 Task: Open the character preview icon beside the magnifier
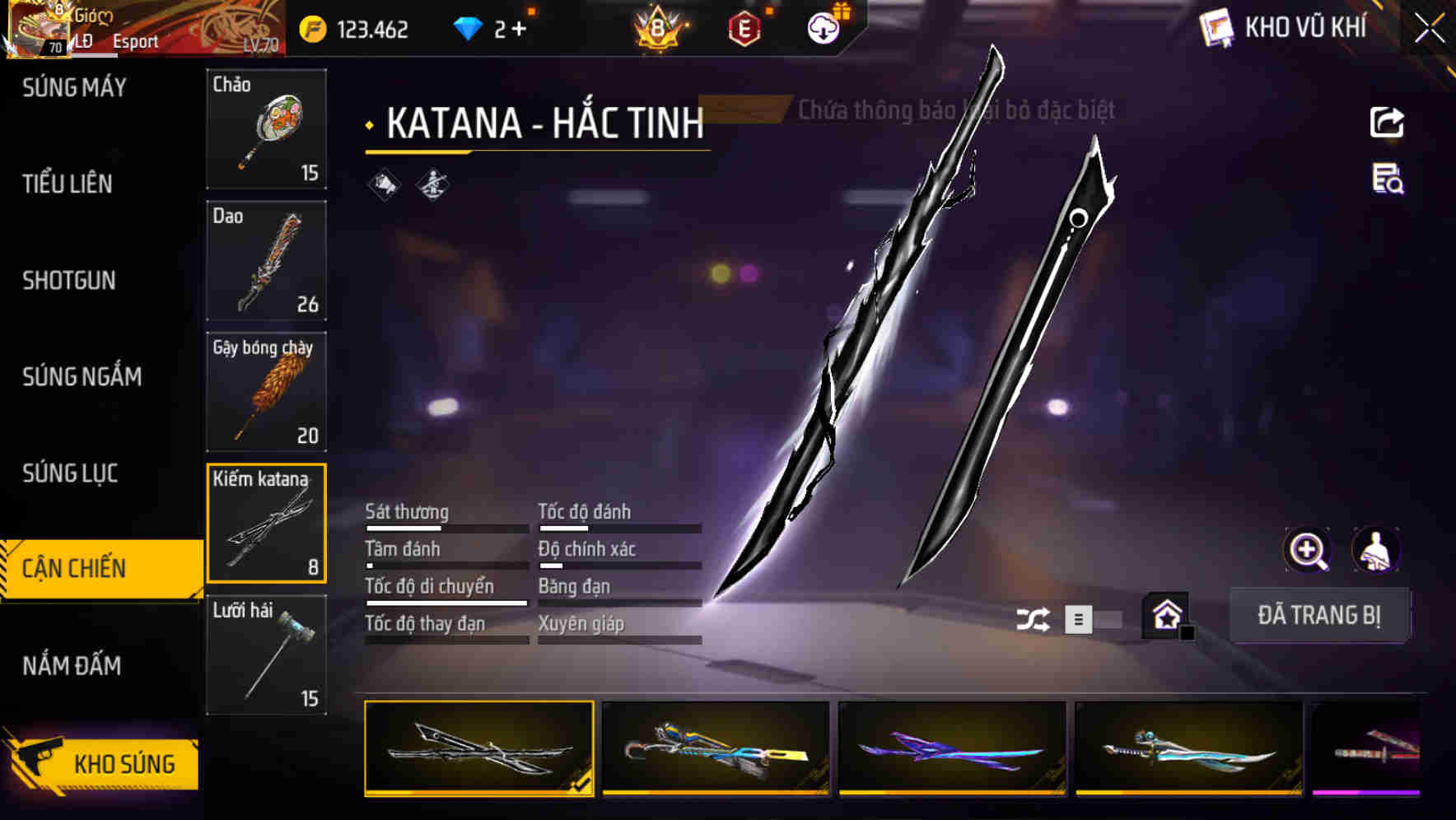[1377, 550]
